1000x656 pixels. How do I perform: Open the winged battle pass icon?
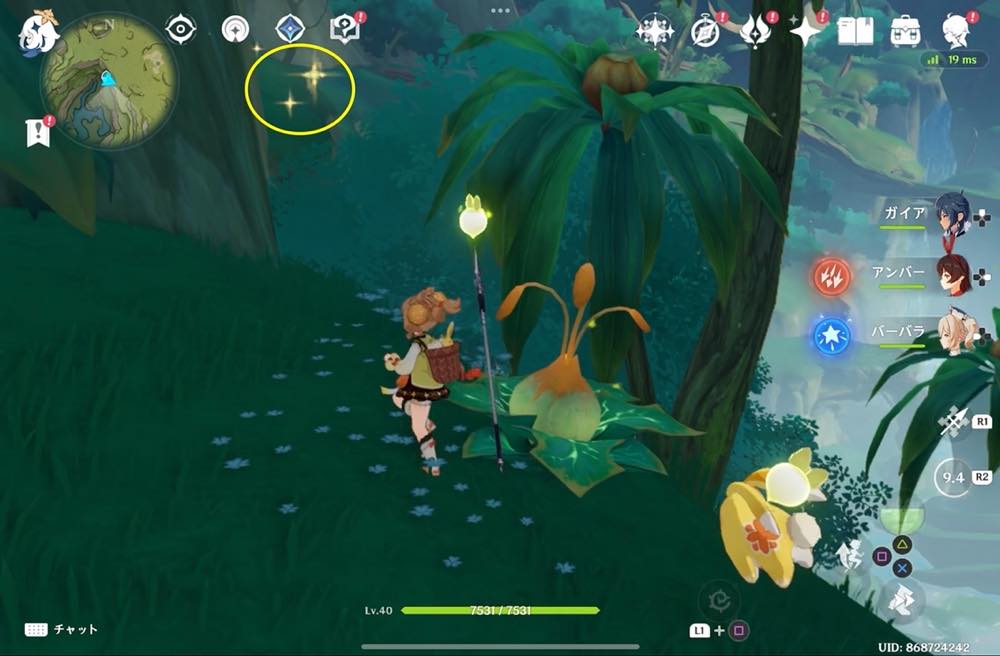pyautogui.click(x=755, y=31)
